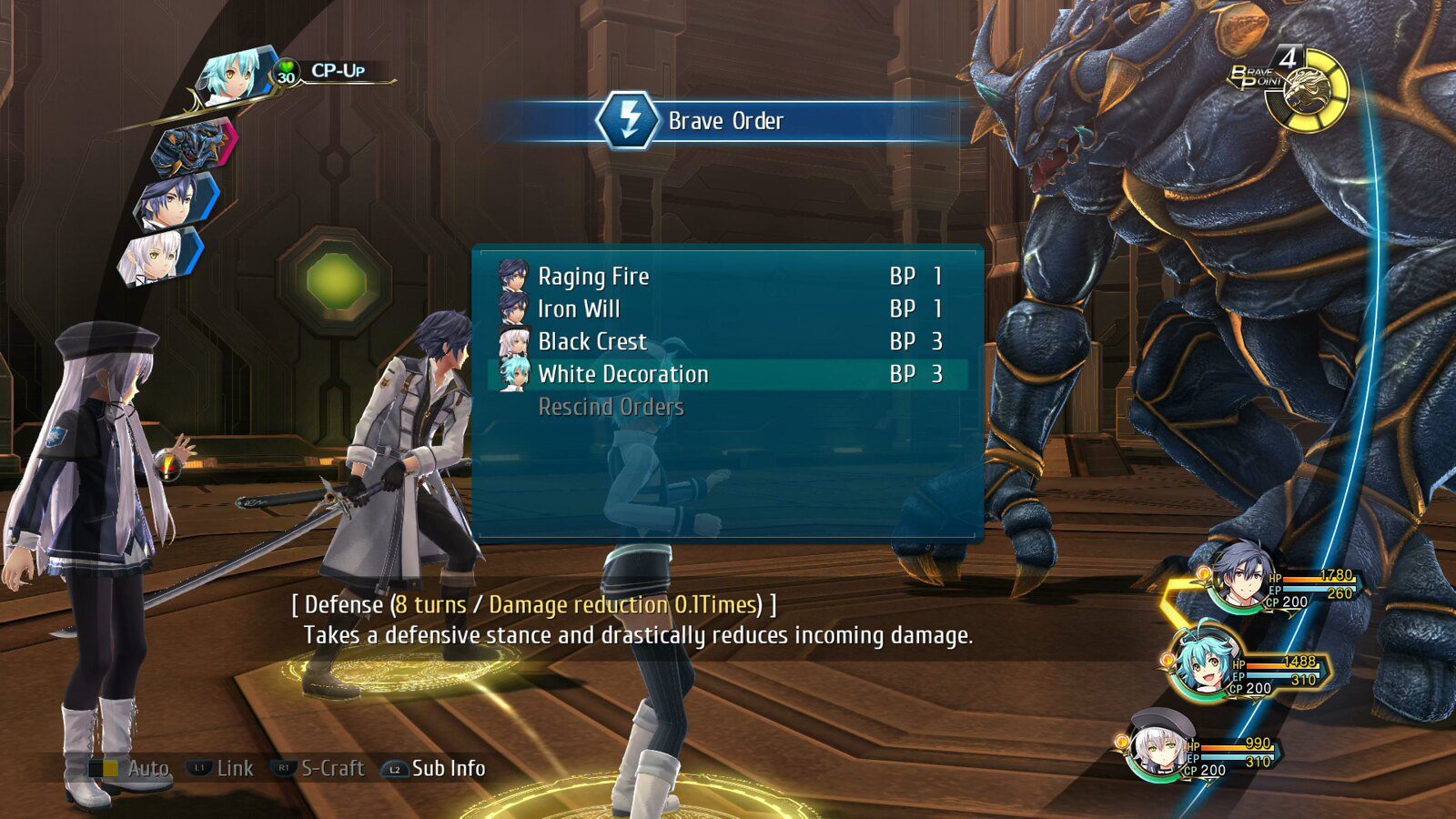The width and height of the screenshot is (1456, 819).
Task: Select the beret girl's party status portrait
Action: point(1158,746)
